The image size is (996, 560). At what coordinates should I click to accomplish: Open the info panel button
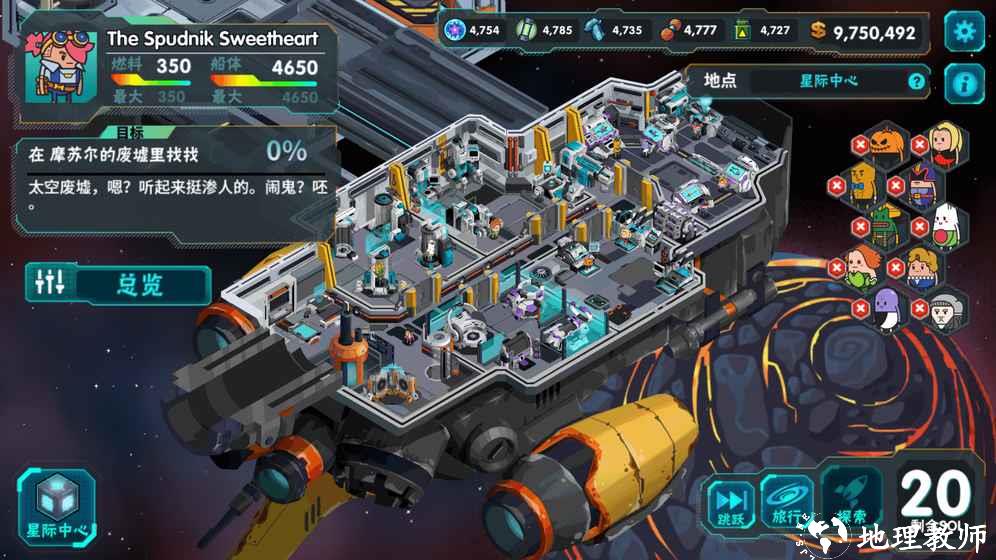click(964, 84)
